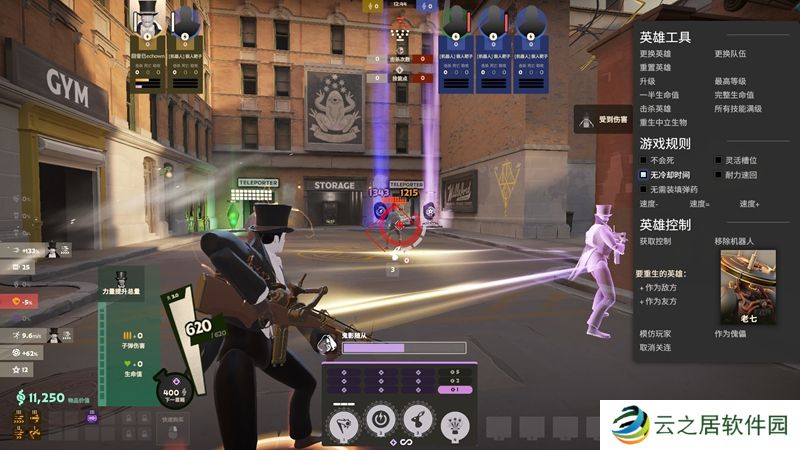Image resolution: width=800 pixels, height=450 pixels.
Task: Select the 升级 level up option
Action: point(648,81)
